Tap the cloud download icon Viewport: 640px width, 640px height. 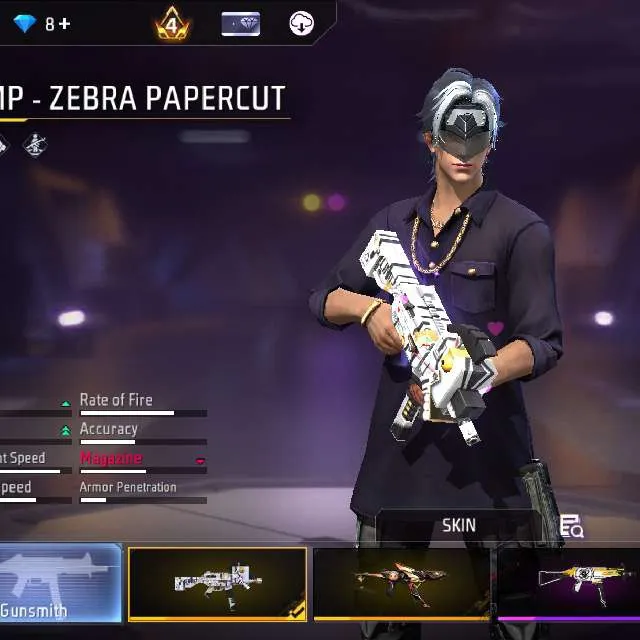click(301, 24)
